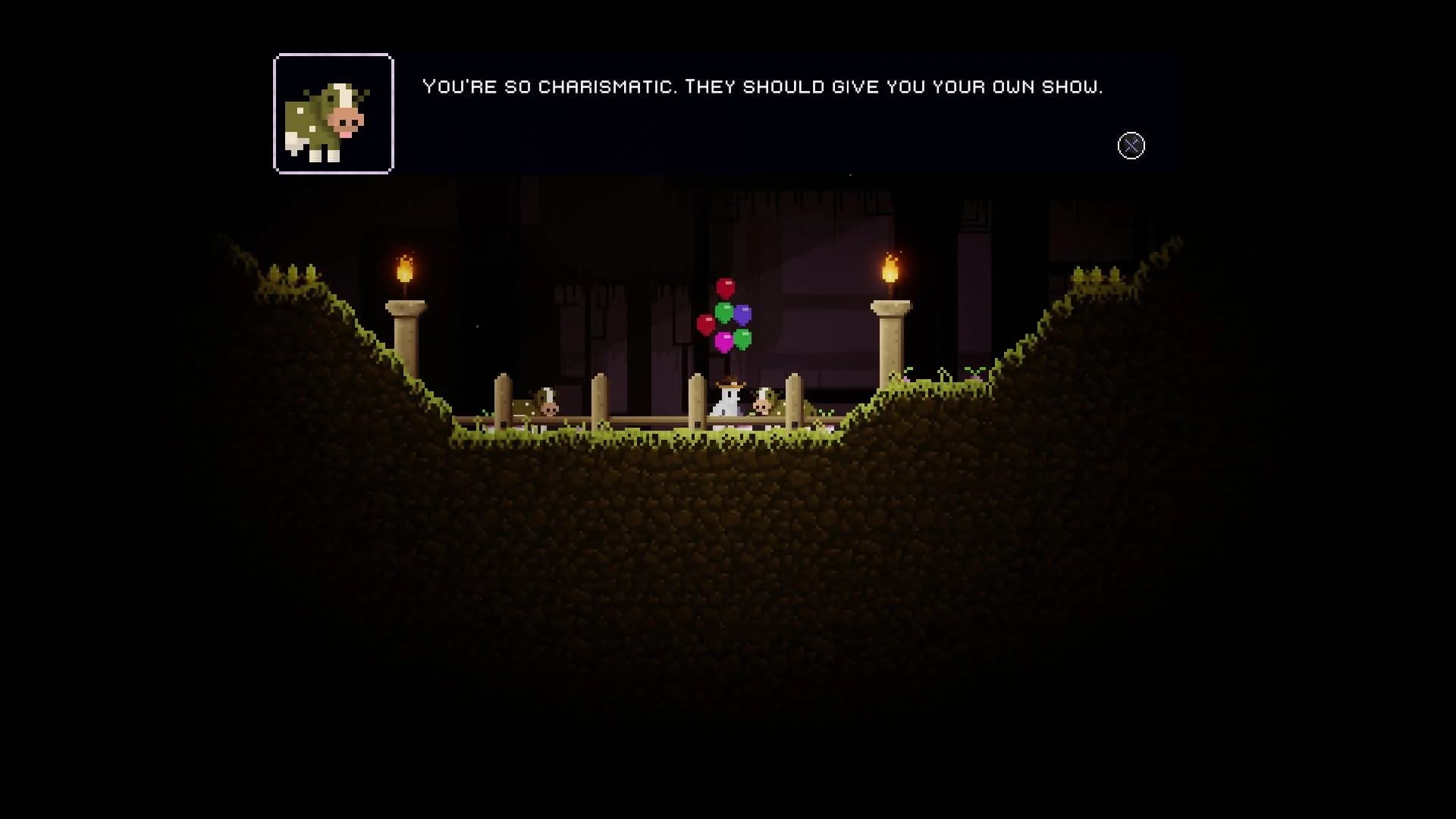Viewport: 1456px width, 819px height.
Task: Pop the green balloon in the bunch
Action: tap(723, 312)
